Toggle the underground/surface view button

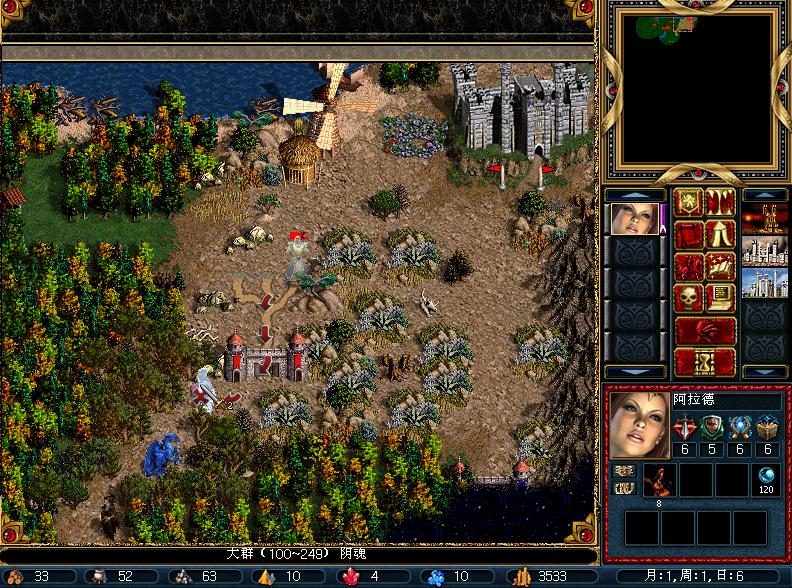pyautogui.click(x=720, y=204)
